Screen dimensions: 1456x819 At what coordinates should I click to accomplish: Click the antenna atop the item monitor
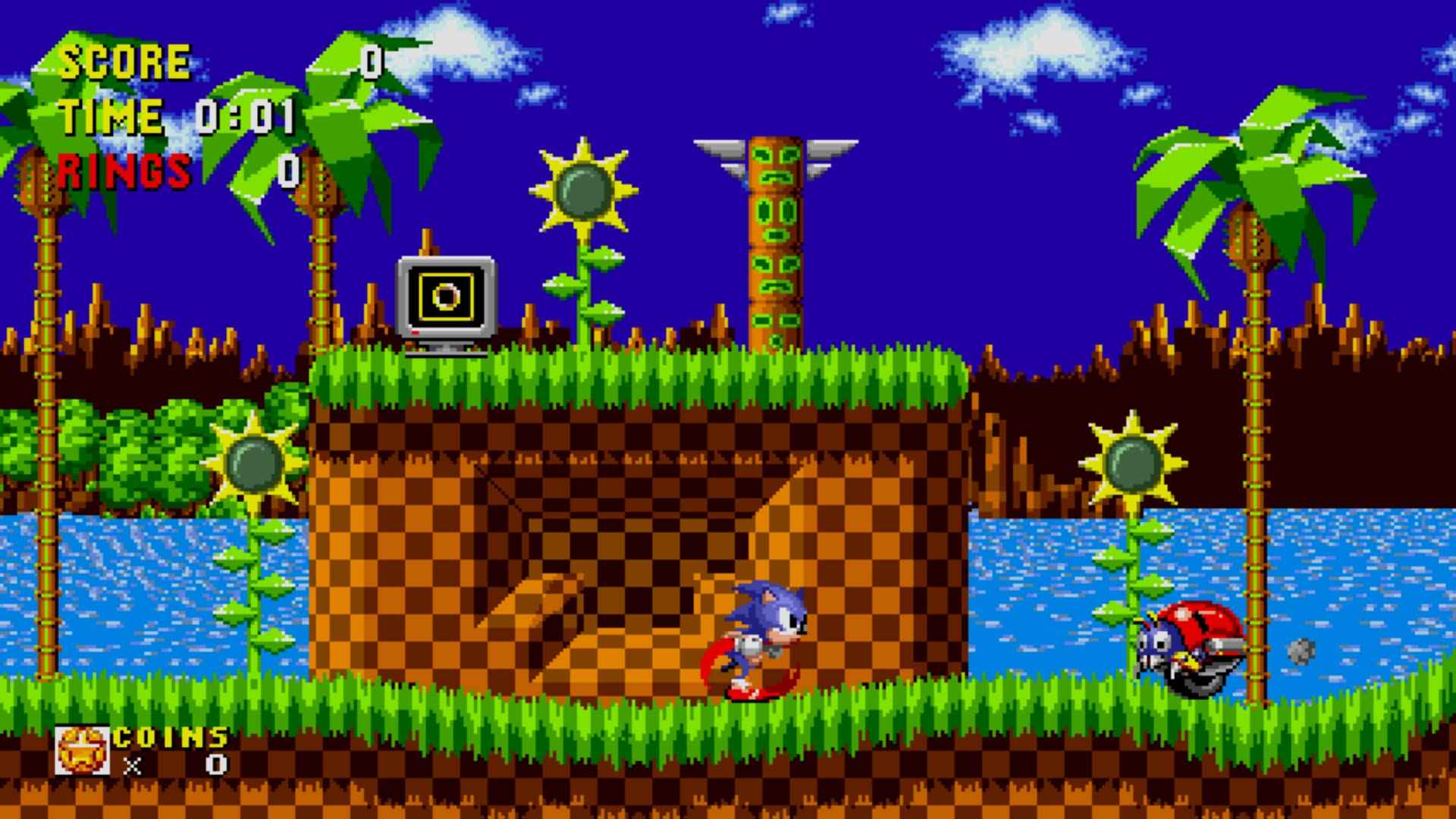point(425,243)
